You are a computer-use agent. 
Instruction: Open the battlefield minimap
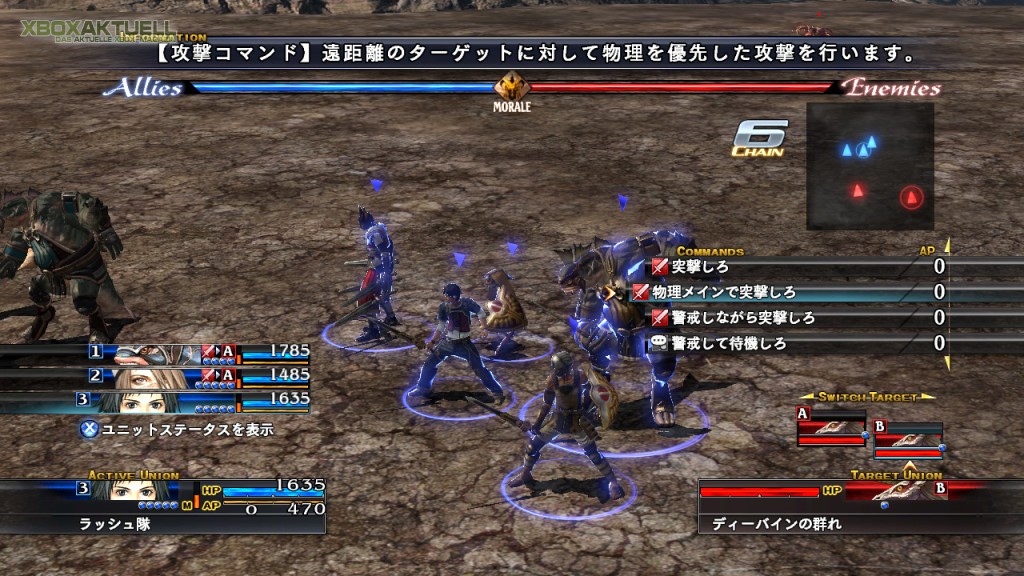click(x=869, y=165)
